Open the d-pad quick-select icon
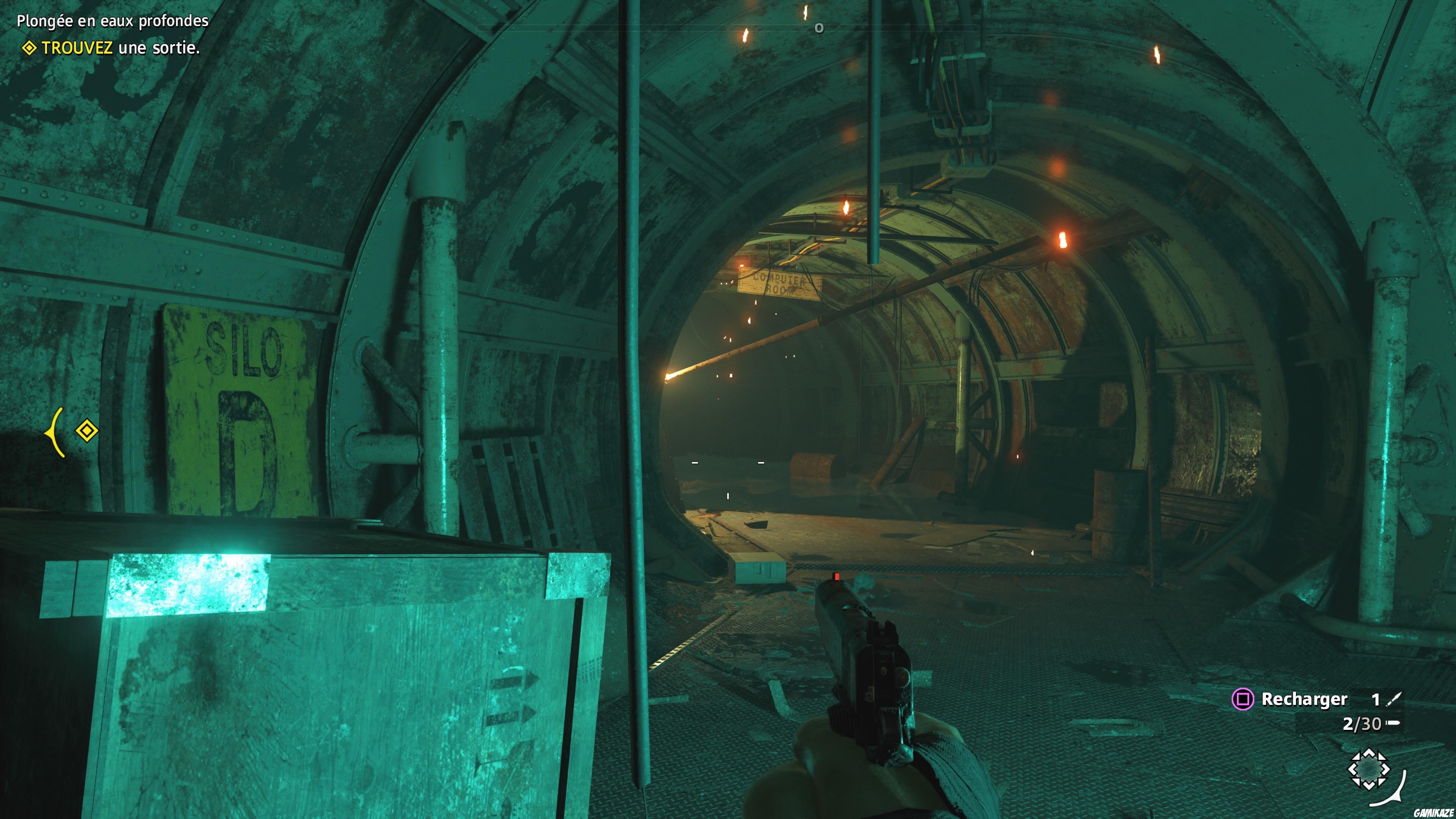Viewport: 1456px width, 819px height. tap(1368, 769)
